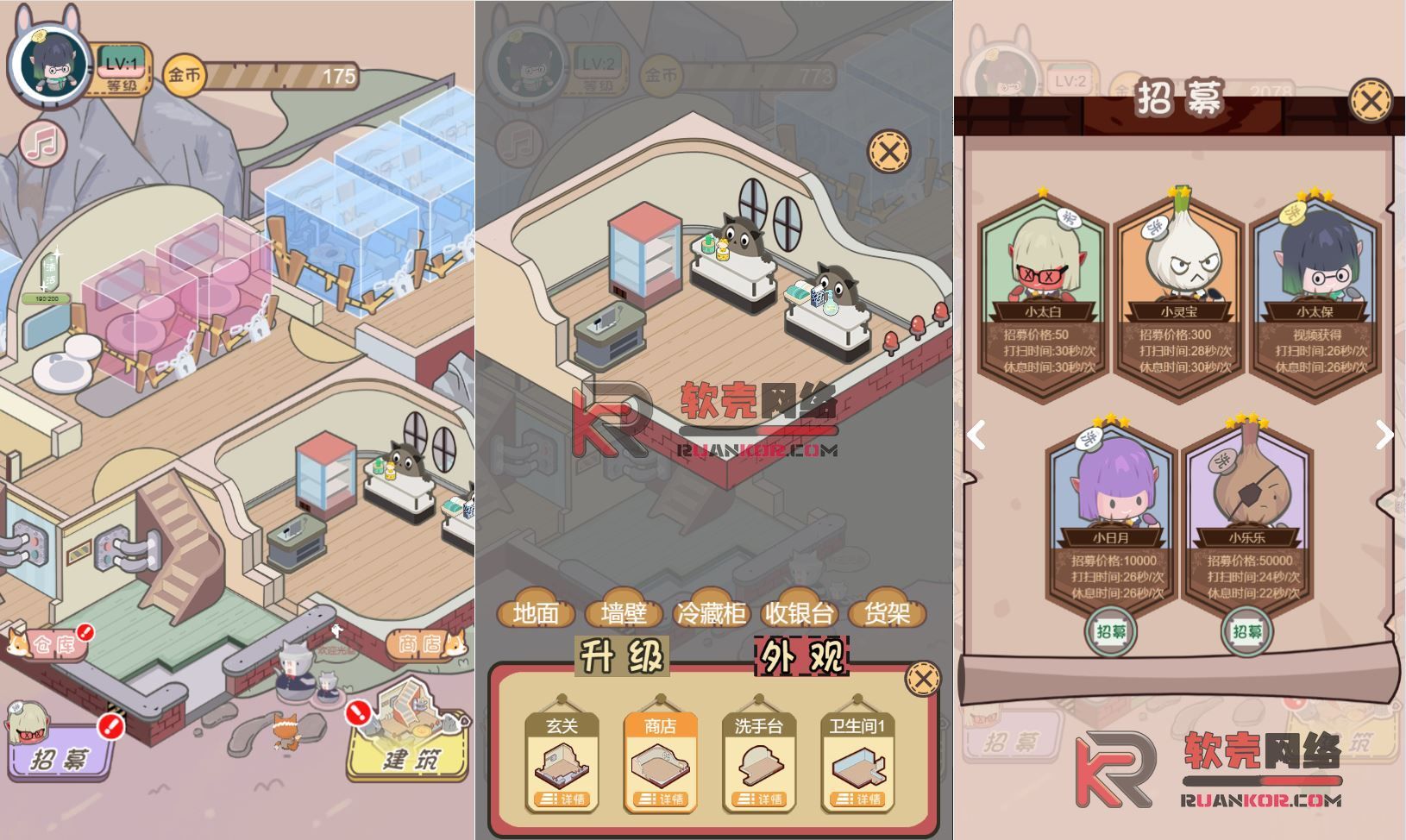The height and width of the screenshot is (840, 1406).
Task: Tap the player avatar portrait
Action: pos(49,62)
